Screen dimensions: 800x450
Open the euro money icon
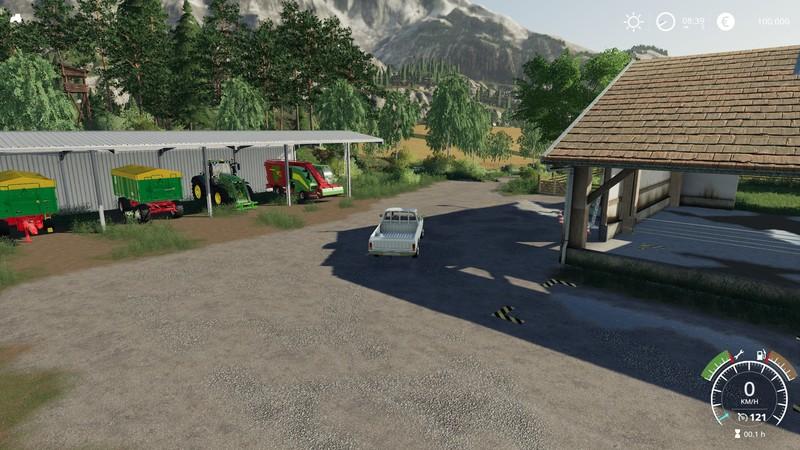725,21
